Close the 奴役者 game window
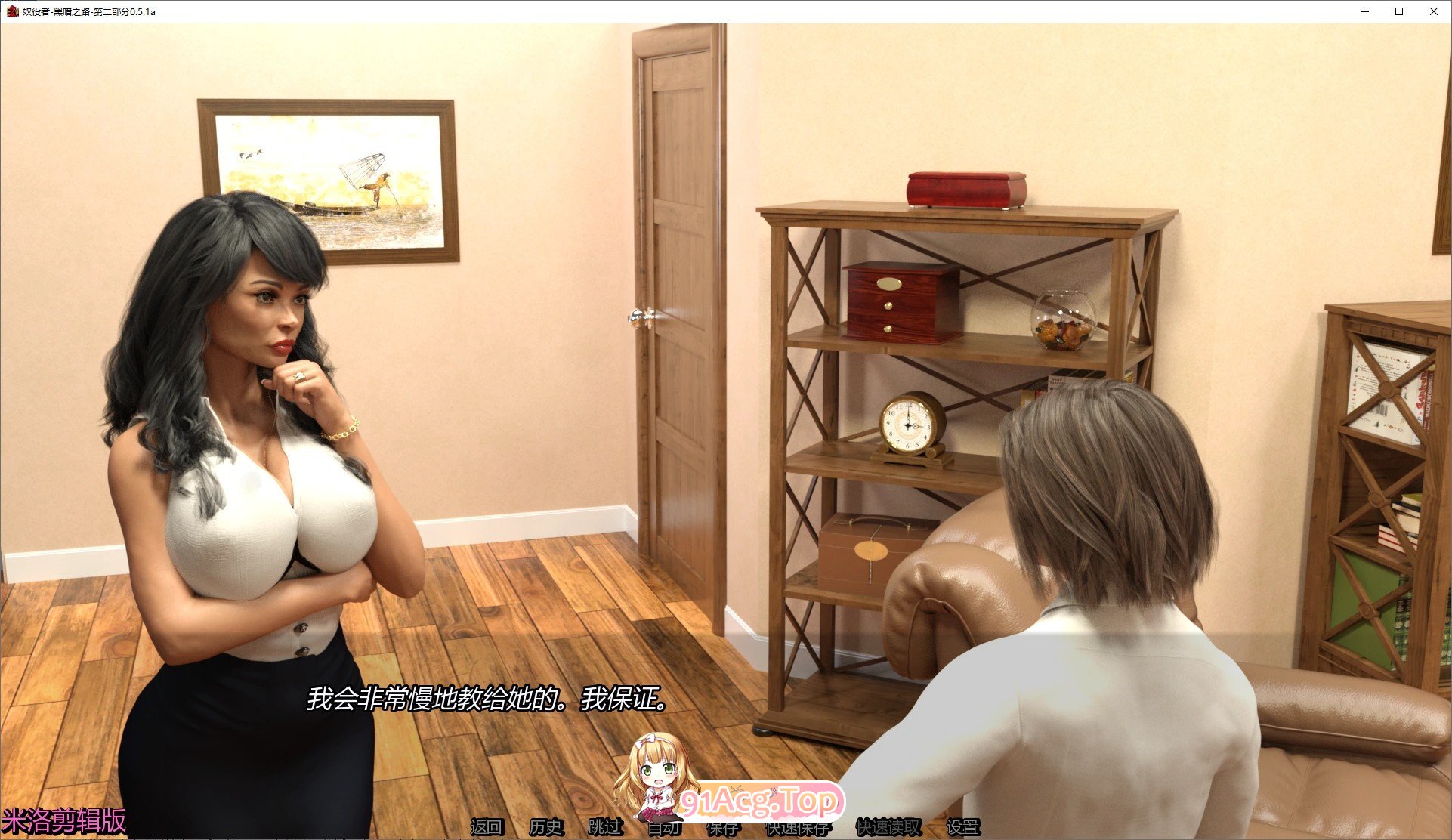 point(1434,11)
